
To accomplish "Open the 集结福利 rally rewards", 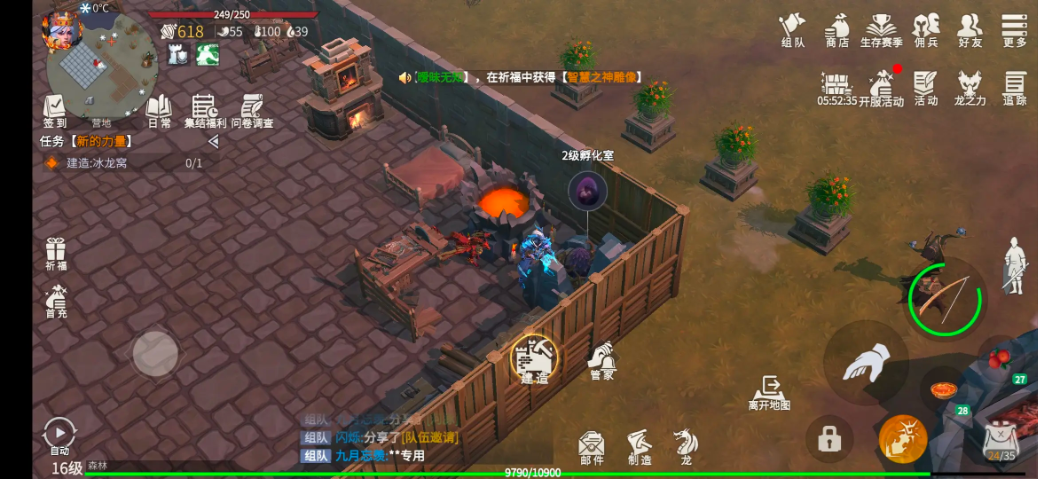I will (205, 110).
